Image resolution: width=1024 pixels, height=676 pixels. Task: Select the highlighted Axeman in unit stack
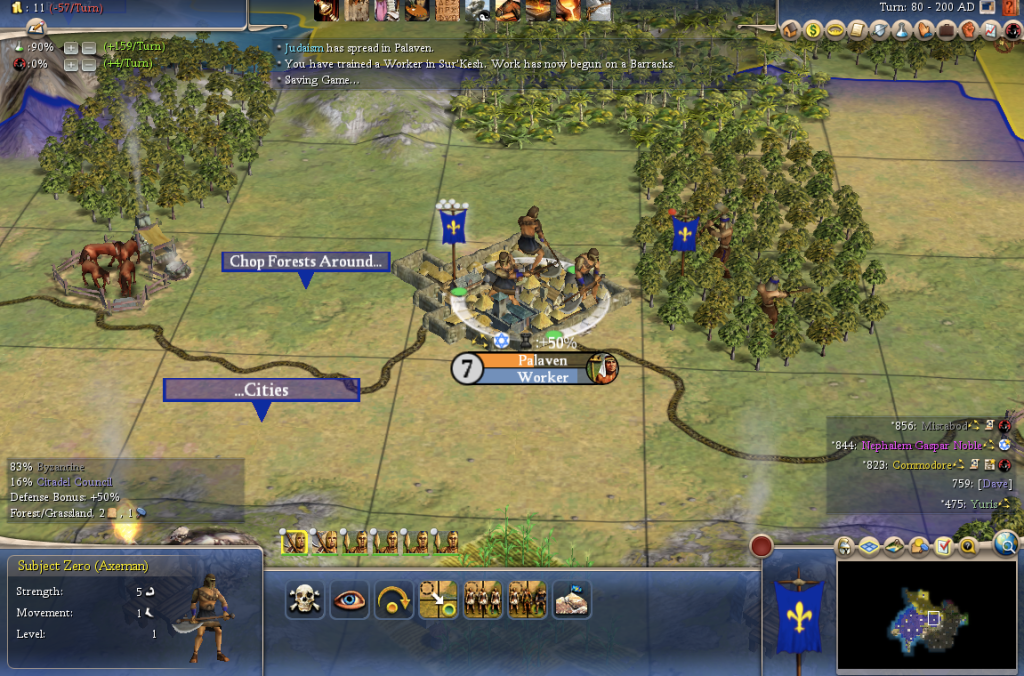(x=295, y=541)
